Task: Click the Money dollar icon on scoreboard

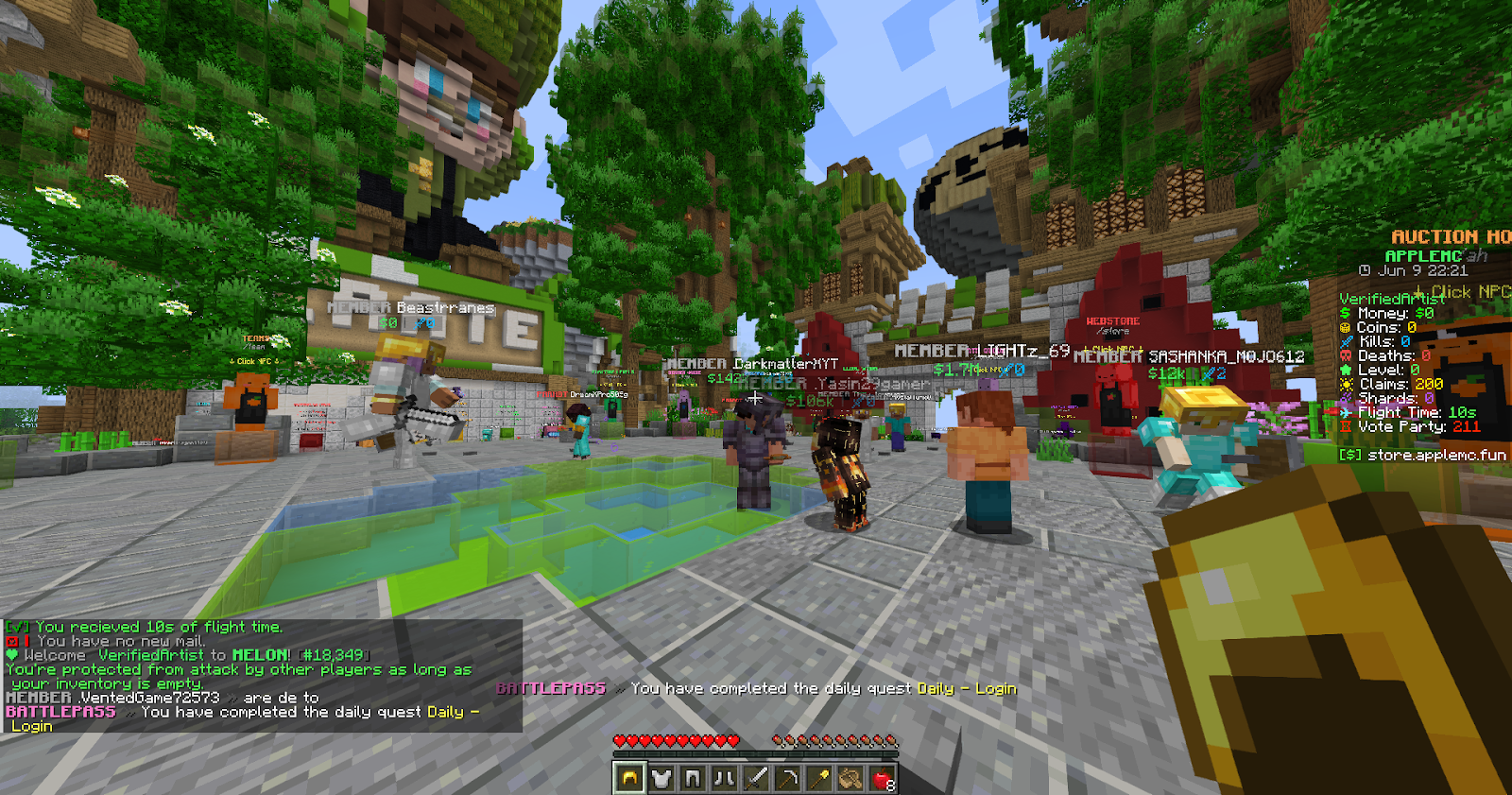Action: click(x=1345, y=313)
